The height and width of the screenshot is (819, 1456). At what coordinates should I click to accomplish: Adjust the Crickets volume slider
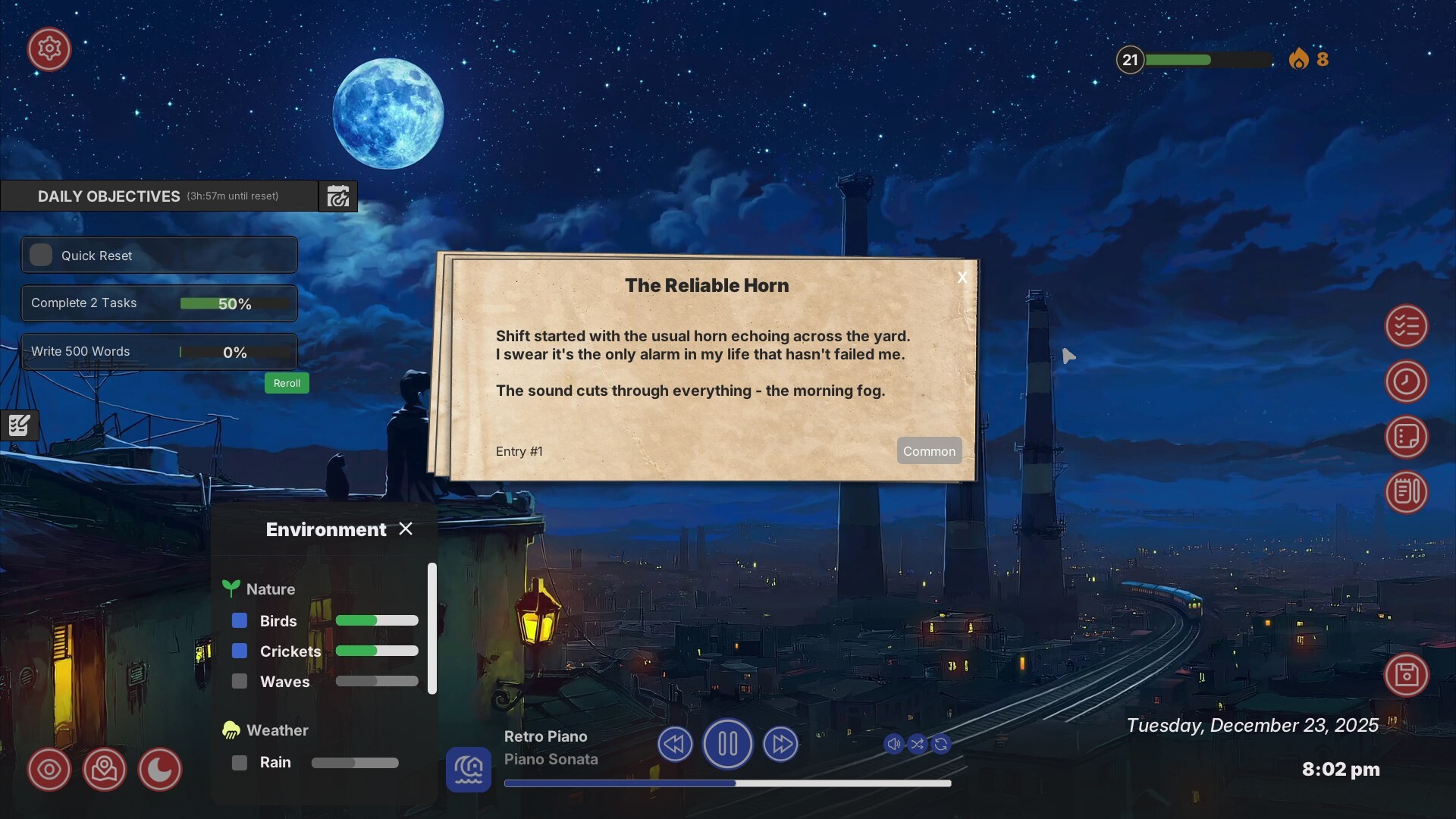(377, 651)
